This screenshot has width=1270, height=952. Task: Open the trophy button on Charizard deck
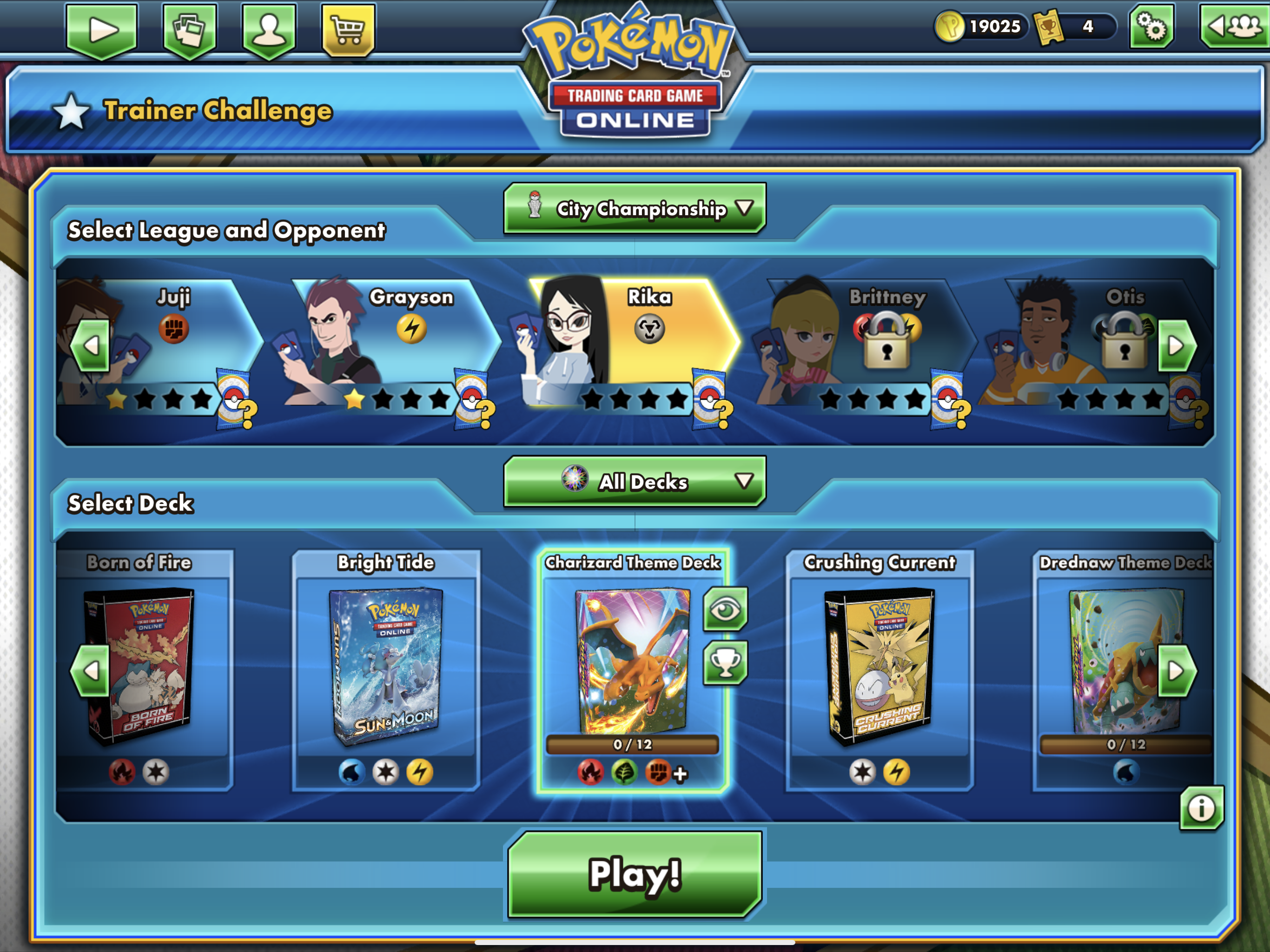pos(725,663)
